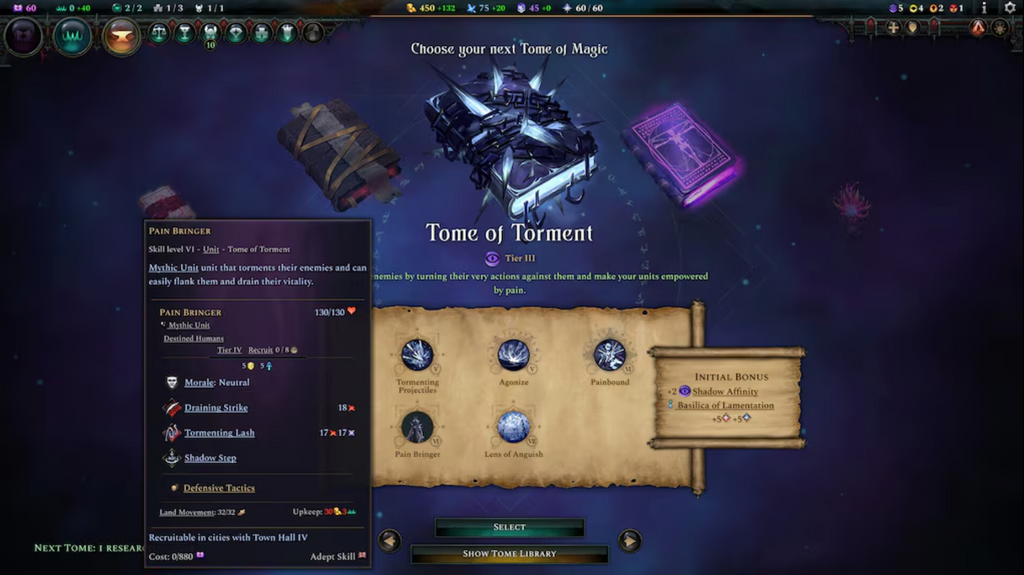Open the balance scales icon in the top bar

pyautogui.click(x=158, y=33)
